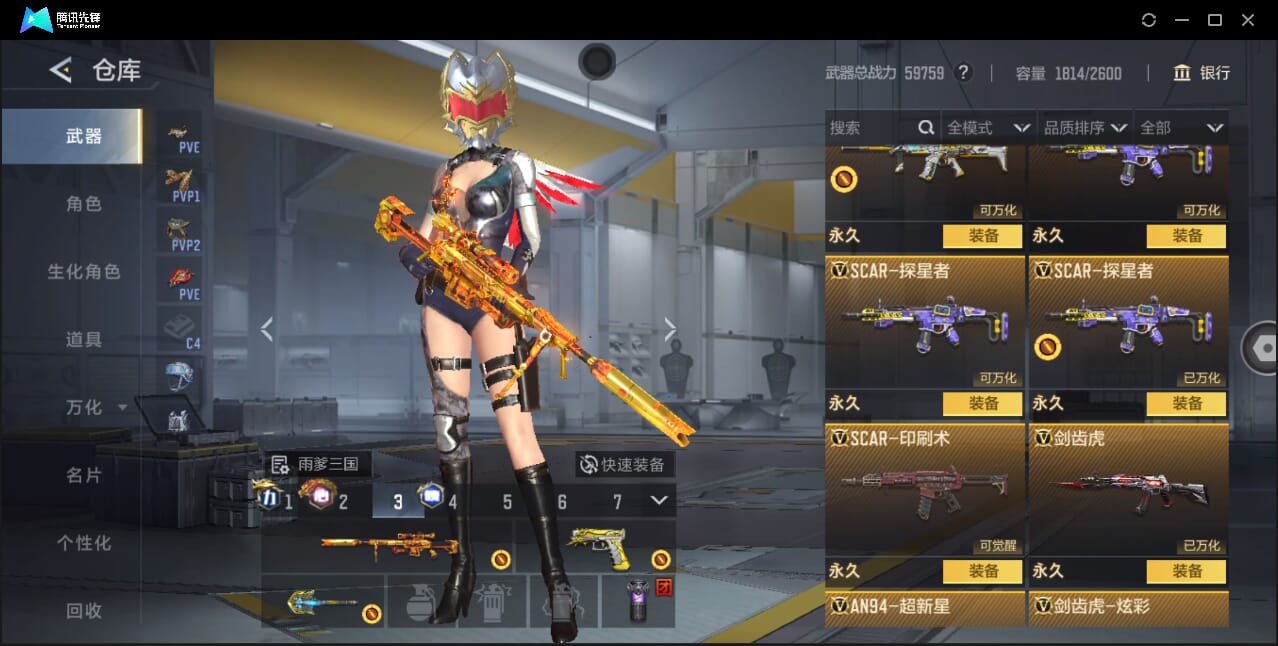Screen dimensions: 1278x646
Task: Maximize the emulator window
Action: tap(1215, 20)
